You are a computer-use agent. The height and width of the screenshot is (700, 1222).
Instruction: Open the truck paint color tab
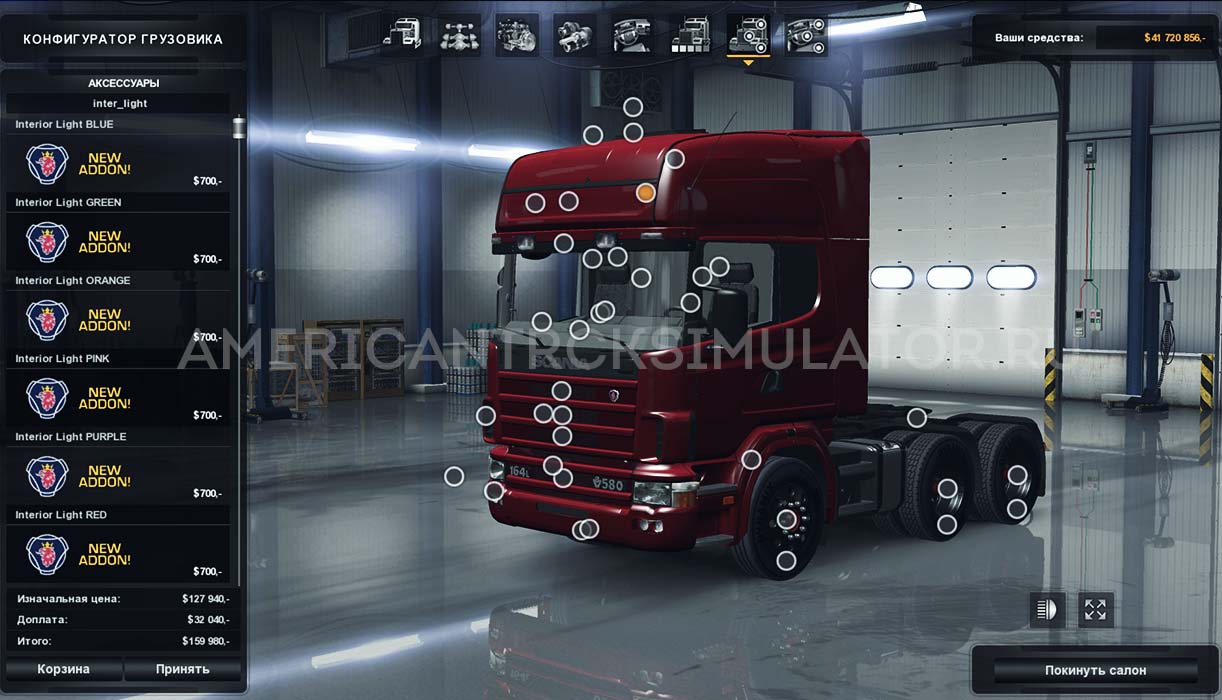[690, 35]
